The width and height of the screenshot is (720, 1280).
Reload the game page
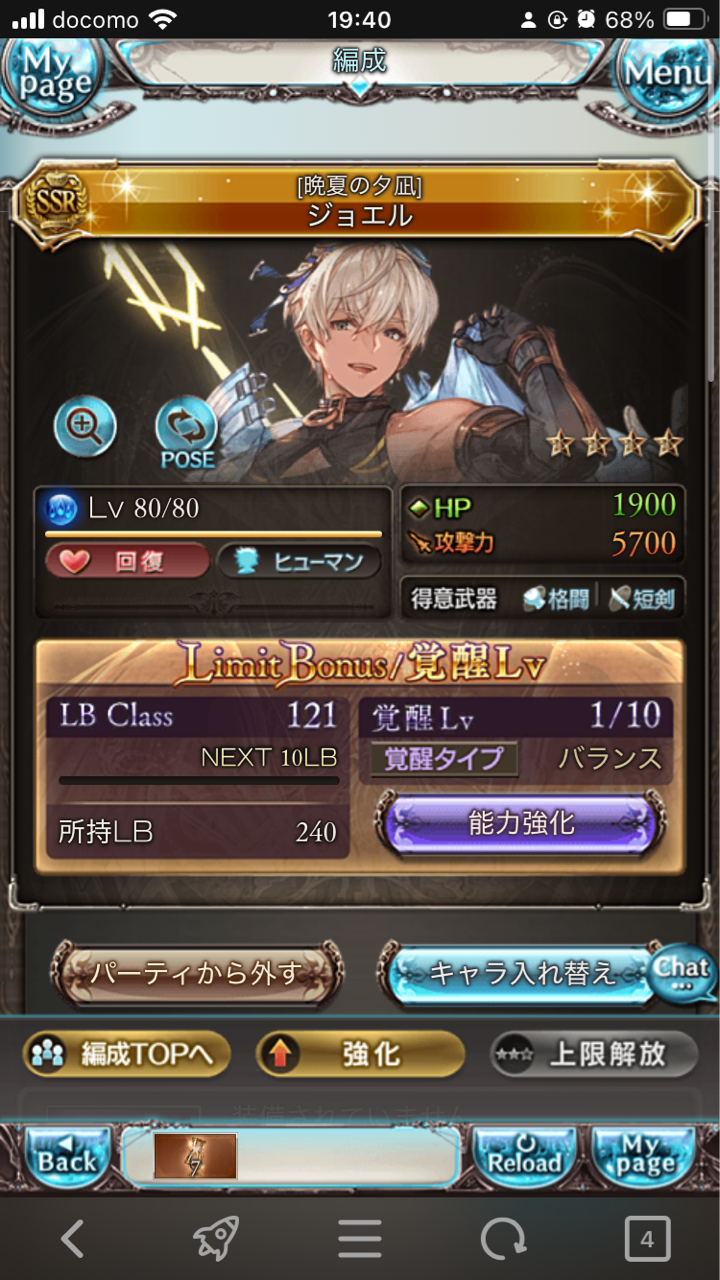pos(525,1157)
